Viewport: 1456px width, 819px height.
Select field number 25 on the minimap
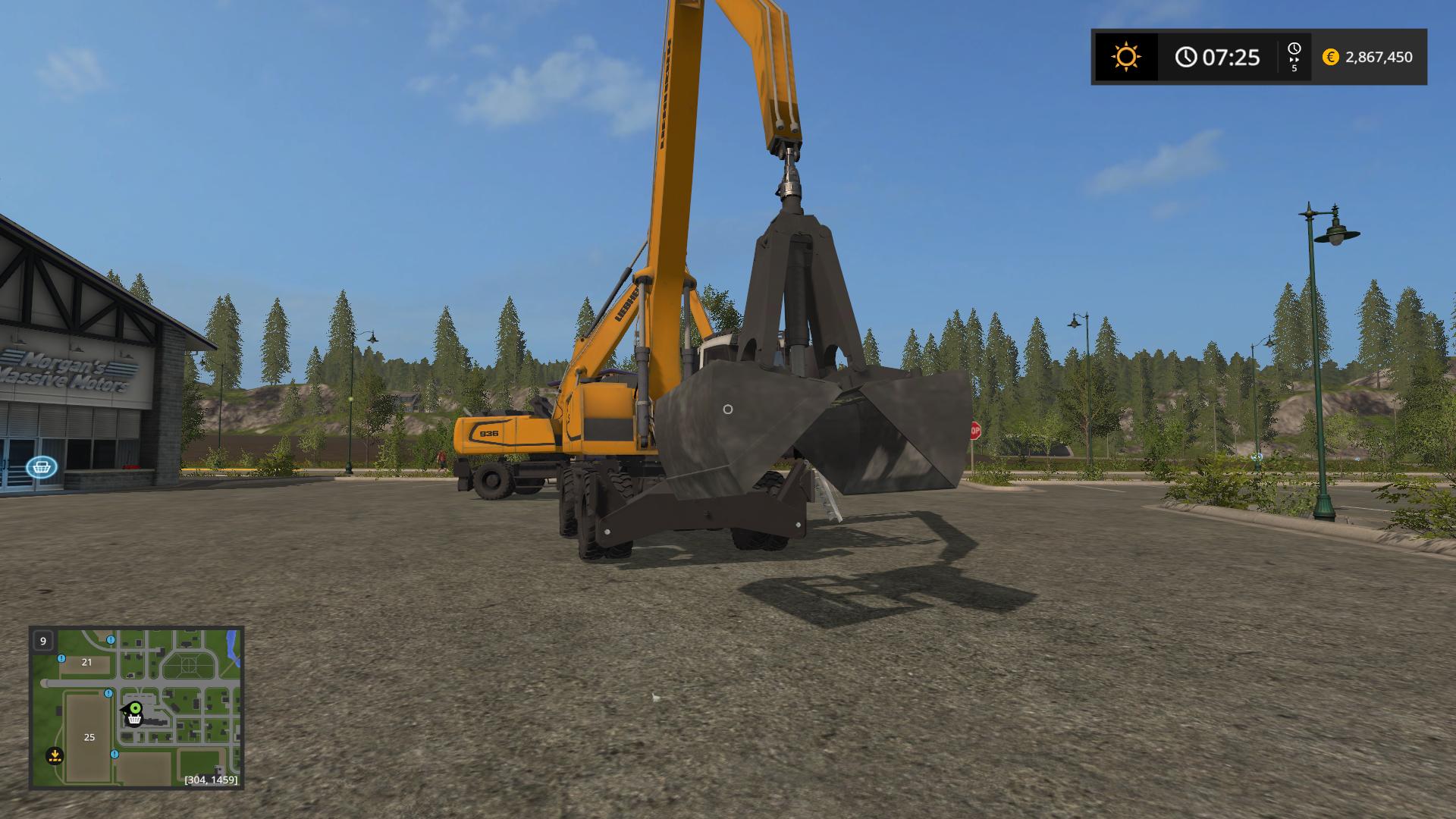click(89, 737)
